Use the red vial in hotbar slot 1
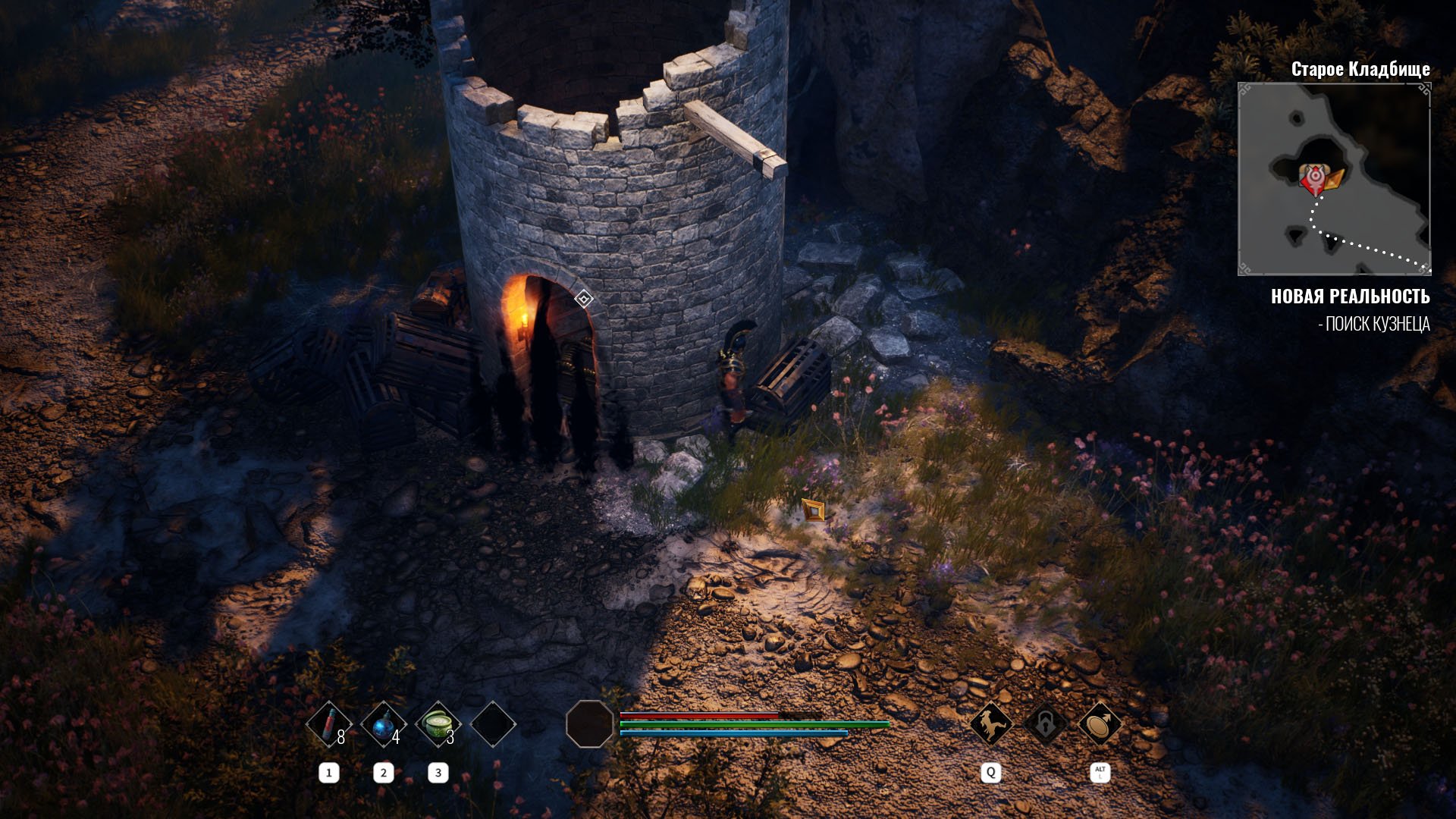 pyautogui.click(x=329, y=724)
